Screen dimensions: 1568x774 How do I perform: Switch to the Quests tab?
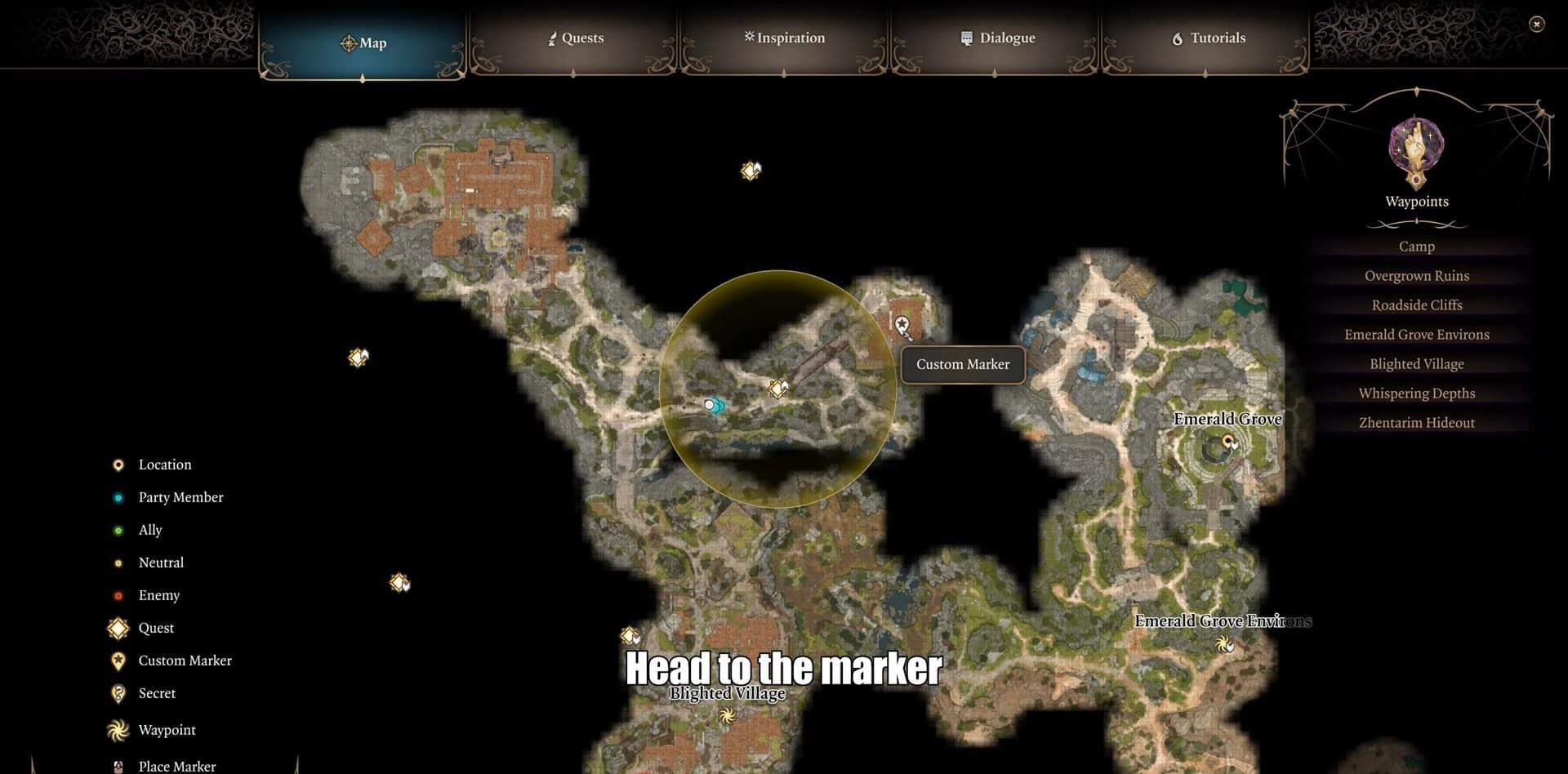[x=575, y=38]
